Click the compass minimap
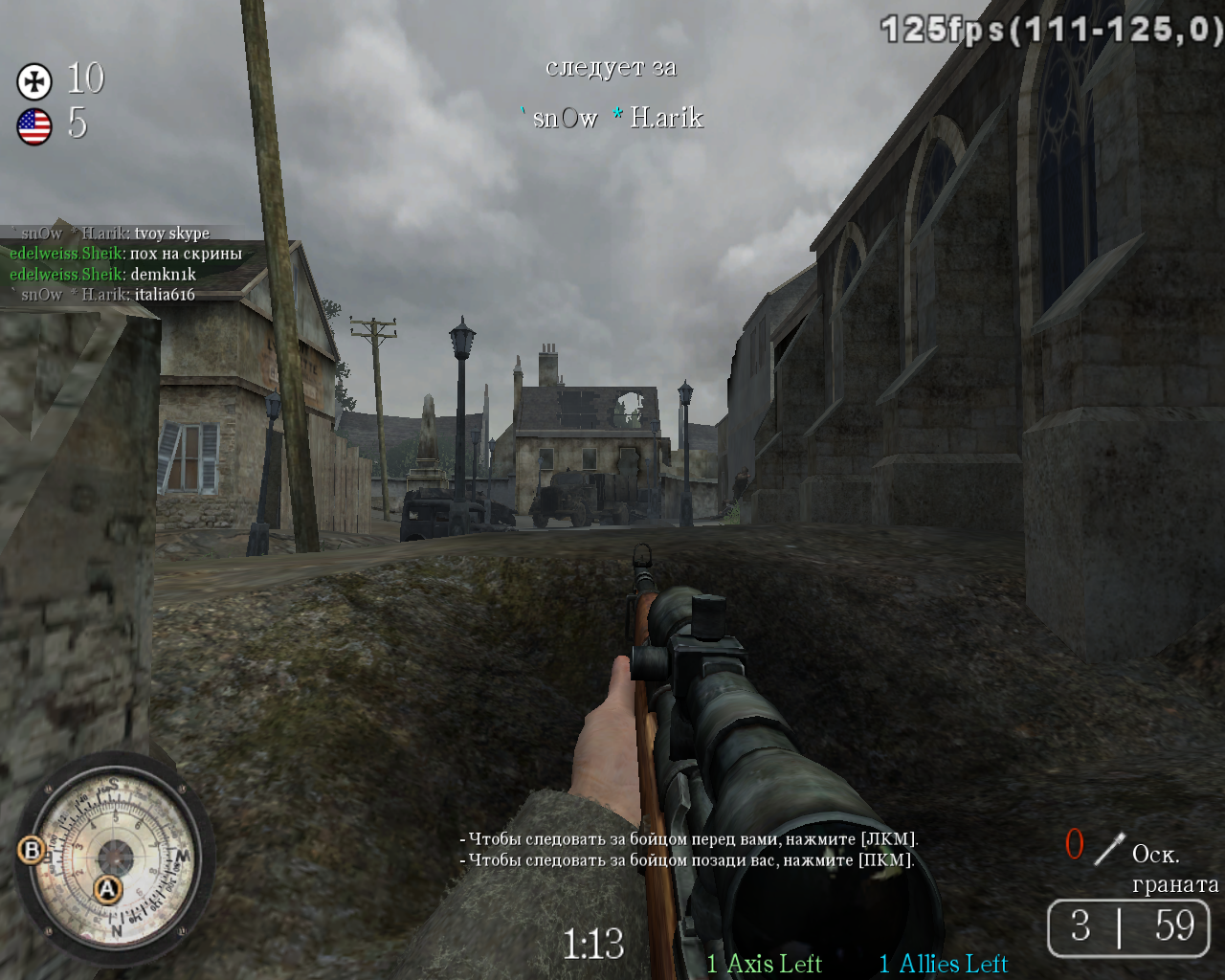Screen dimensions: 1225x980 [115, 856]
